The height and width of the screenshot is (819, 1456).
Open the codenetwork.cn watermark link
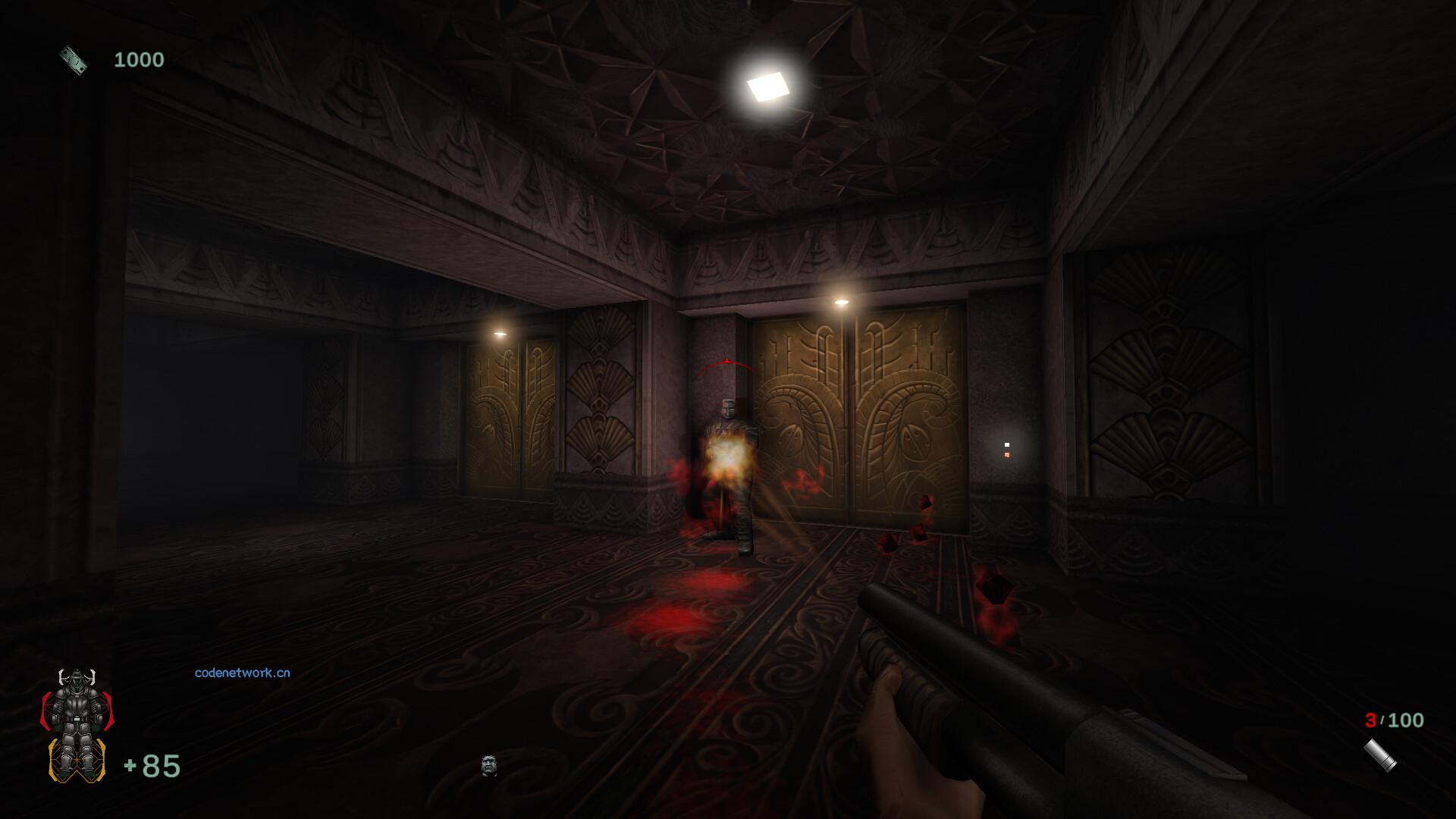click(242, 673)
